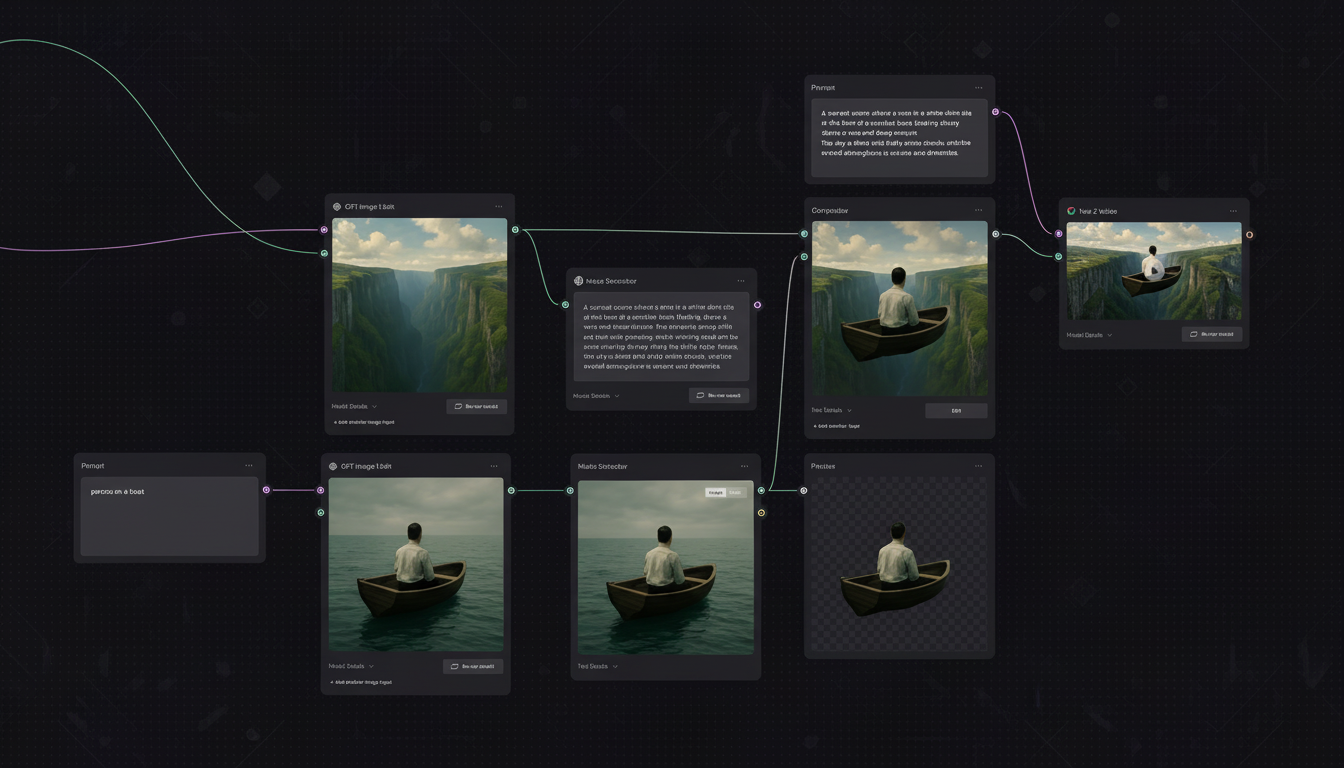The height and width of the screenshot is (768, 1344).
Task: Switch the Mask Selector to Mask view
Action: [735, 492]
